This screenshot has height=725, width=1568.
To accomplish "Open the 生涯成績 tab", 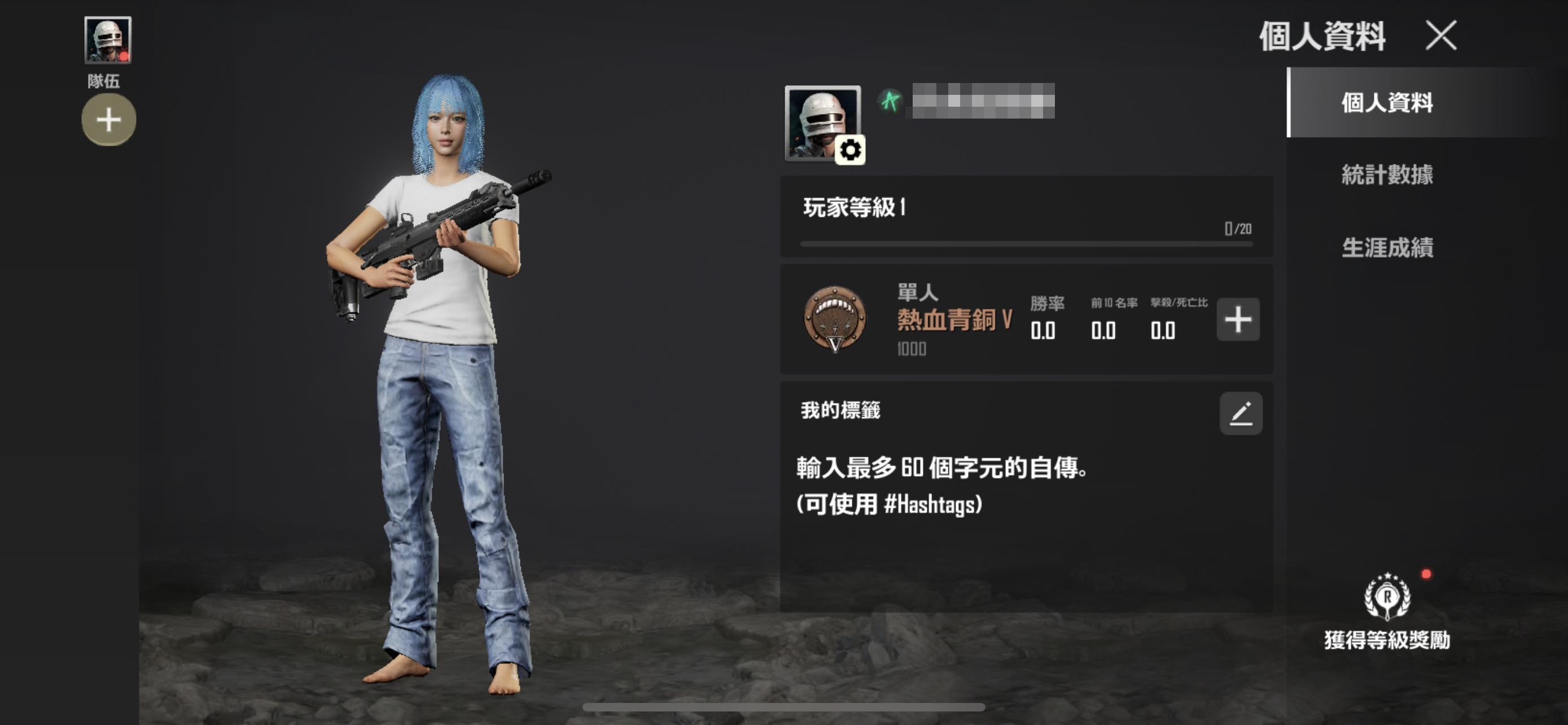I will coord(1387,248).
